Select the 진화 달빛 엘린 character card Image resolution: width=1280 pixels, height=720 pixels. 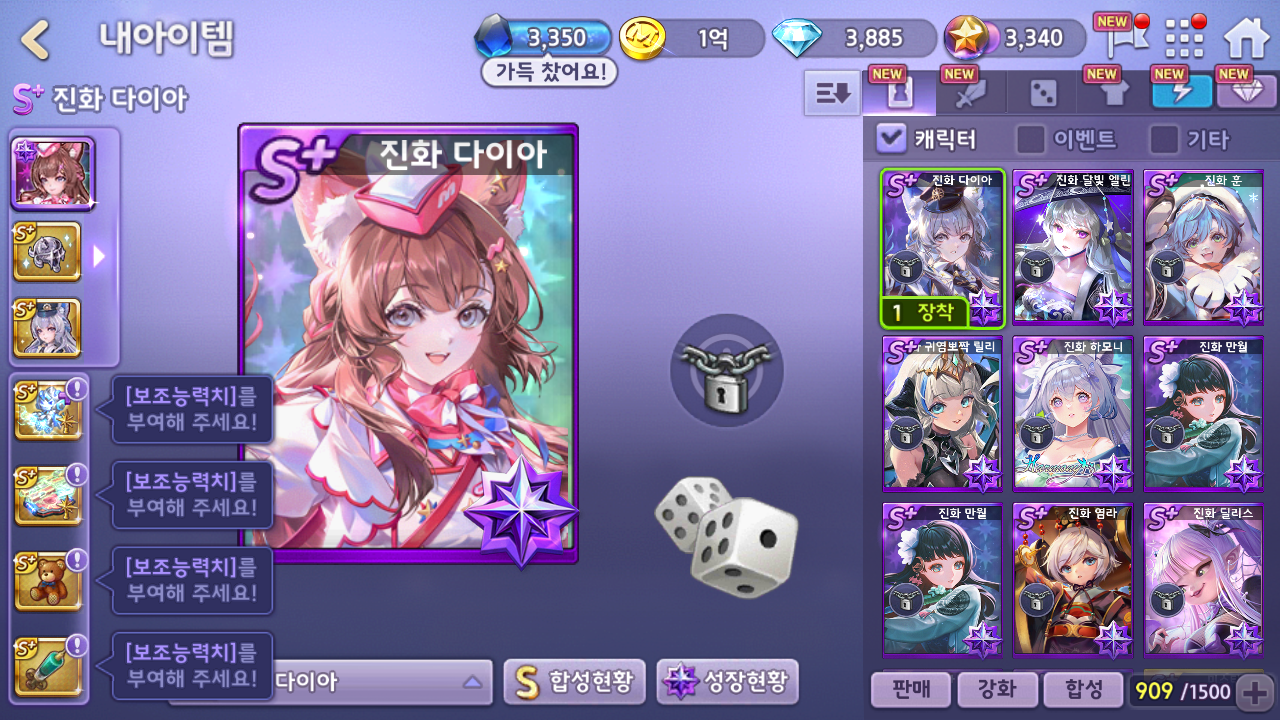point(1073,247)
